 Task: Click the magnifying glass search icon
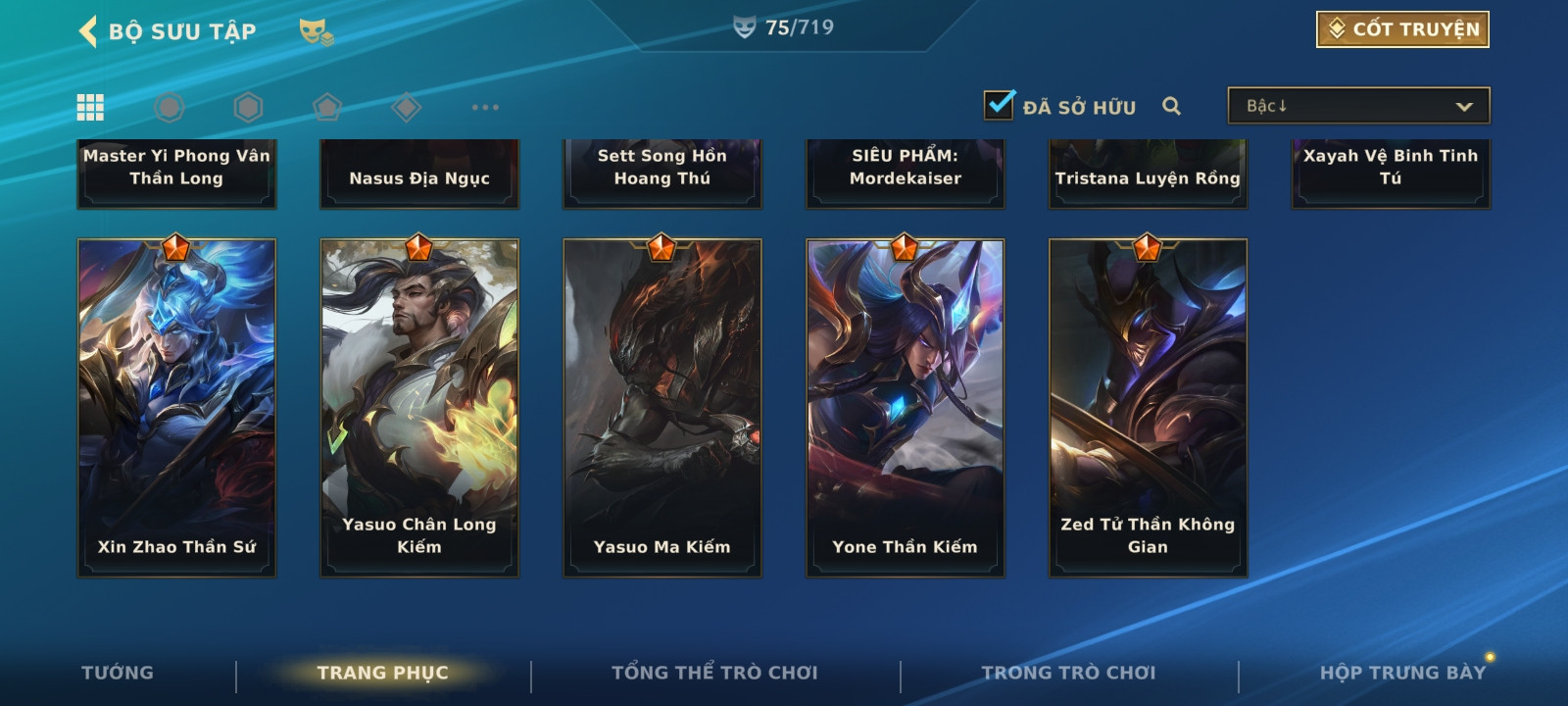(x=1171, y=106)
